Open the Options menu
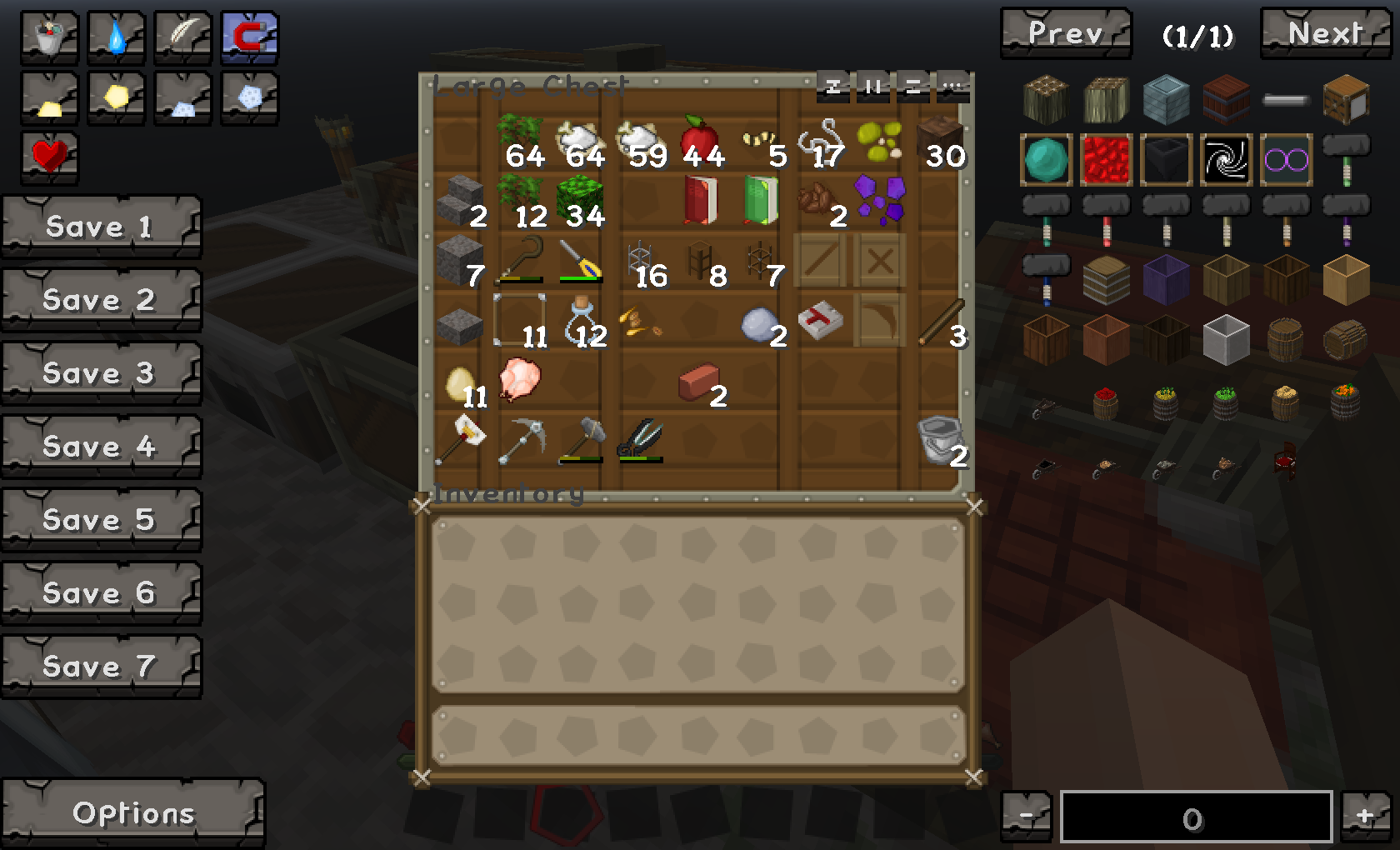 (132, 812)
